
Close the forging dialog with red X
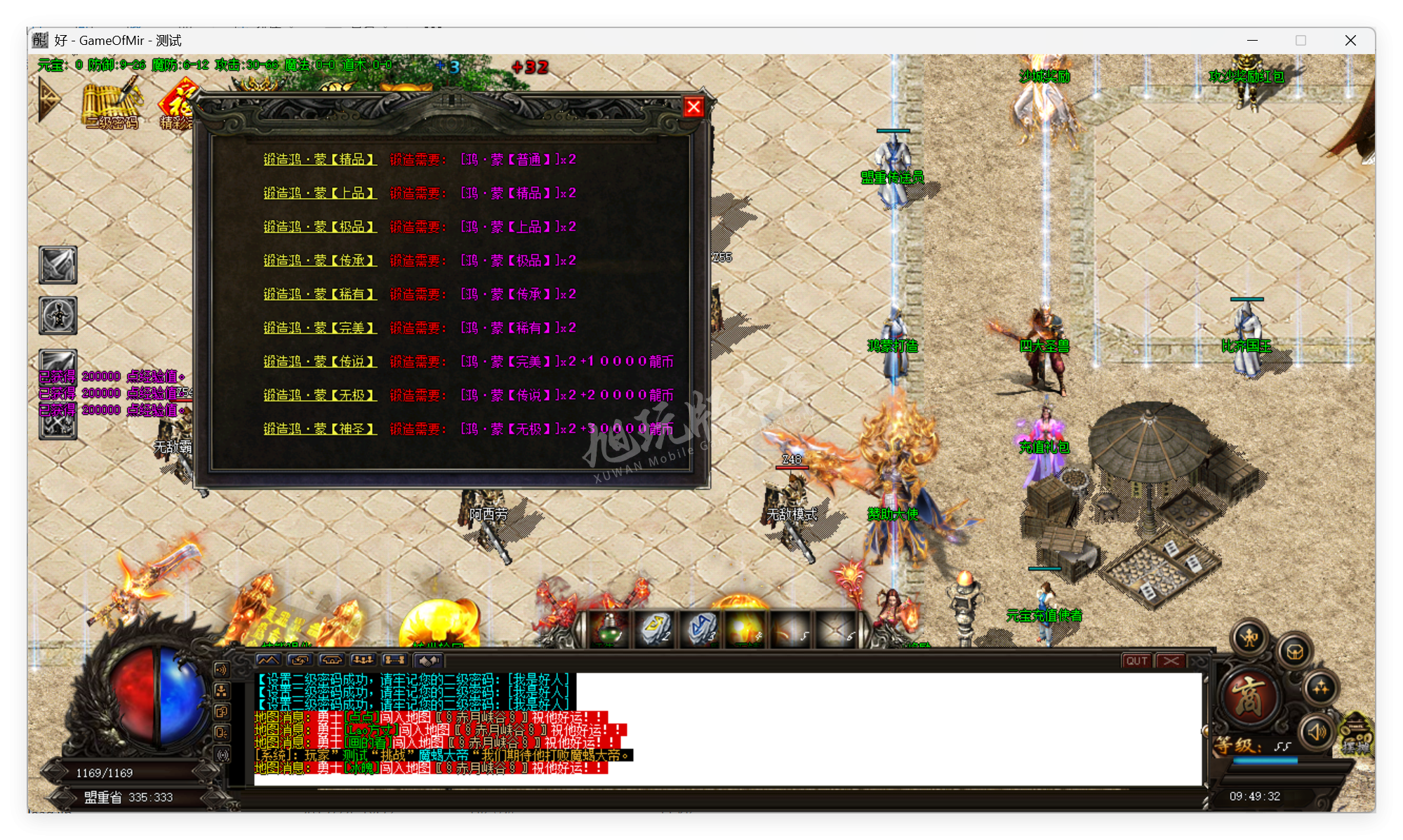[693, 107]
